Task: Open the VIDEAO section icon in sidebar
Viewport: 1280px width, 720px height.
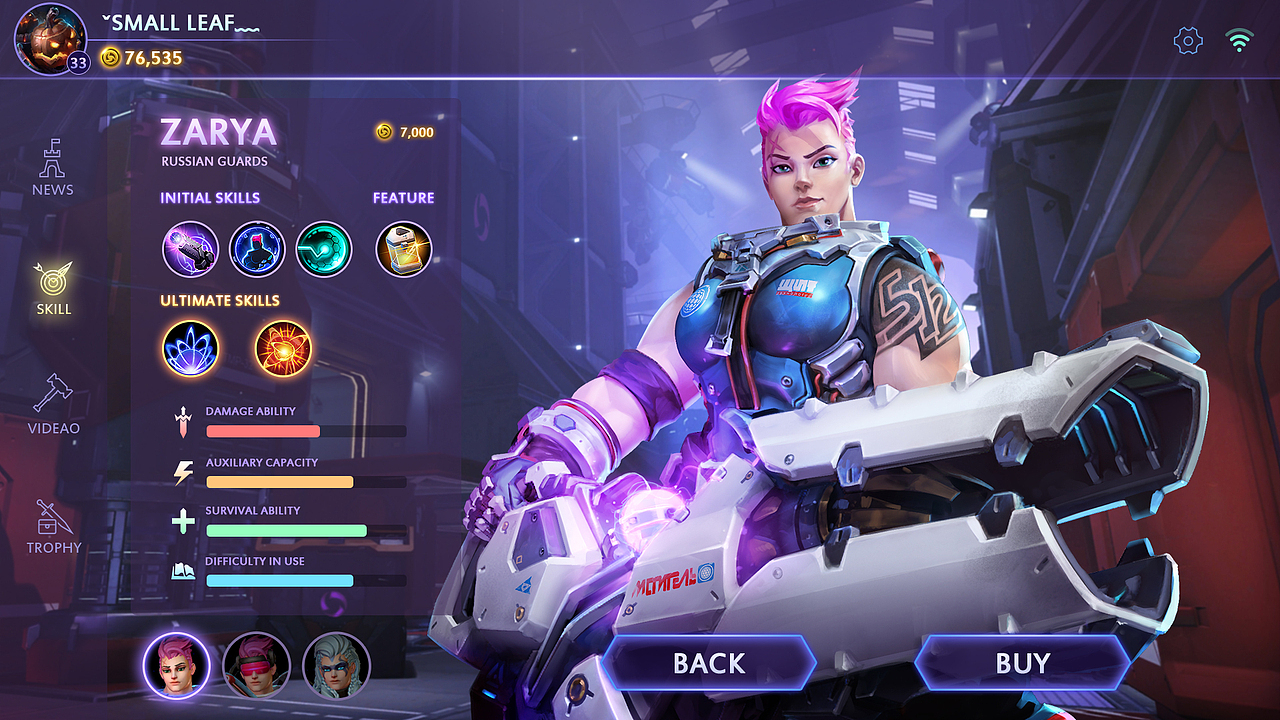Action: (53, 399)
